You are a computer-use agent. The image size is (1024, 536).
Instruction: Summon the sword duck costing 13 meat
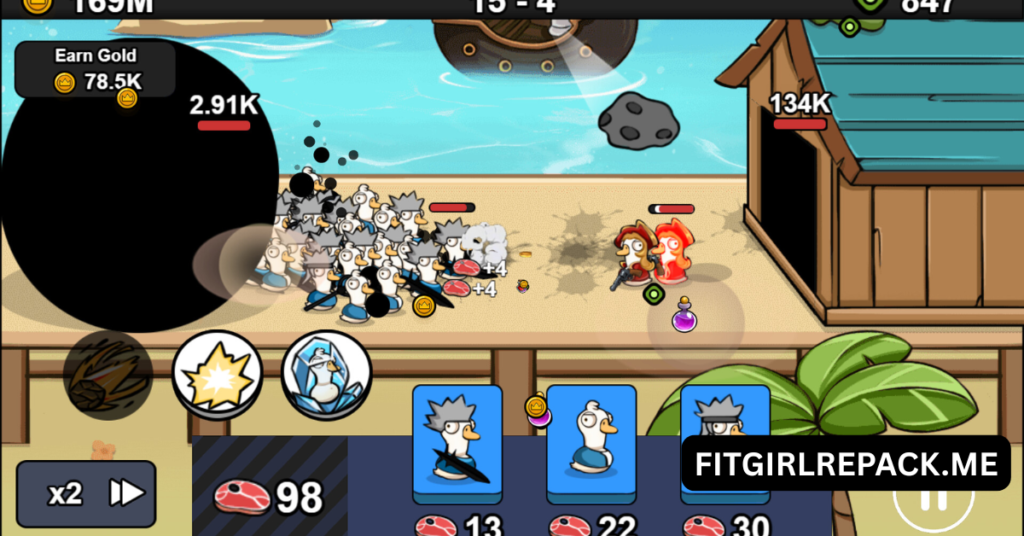pos(458,443)
